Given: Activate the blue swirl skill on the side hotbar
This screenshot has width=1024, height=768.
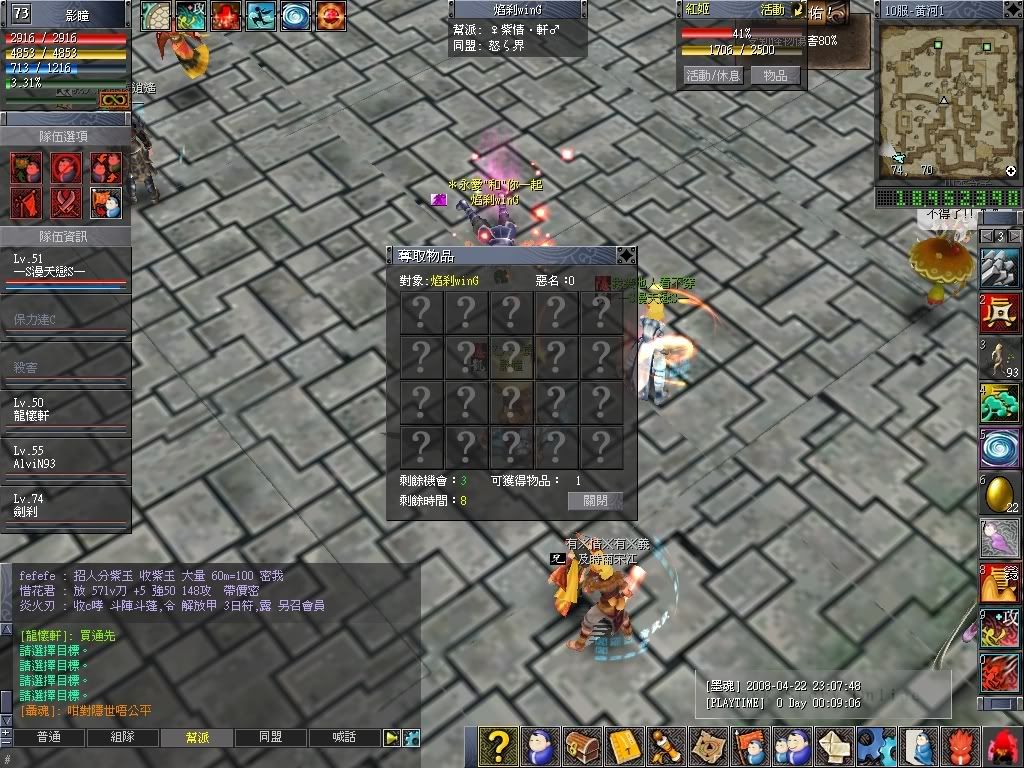Looking at the screenshot, I should (999, 448).
